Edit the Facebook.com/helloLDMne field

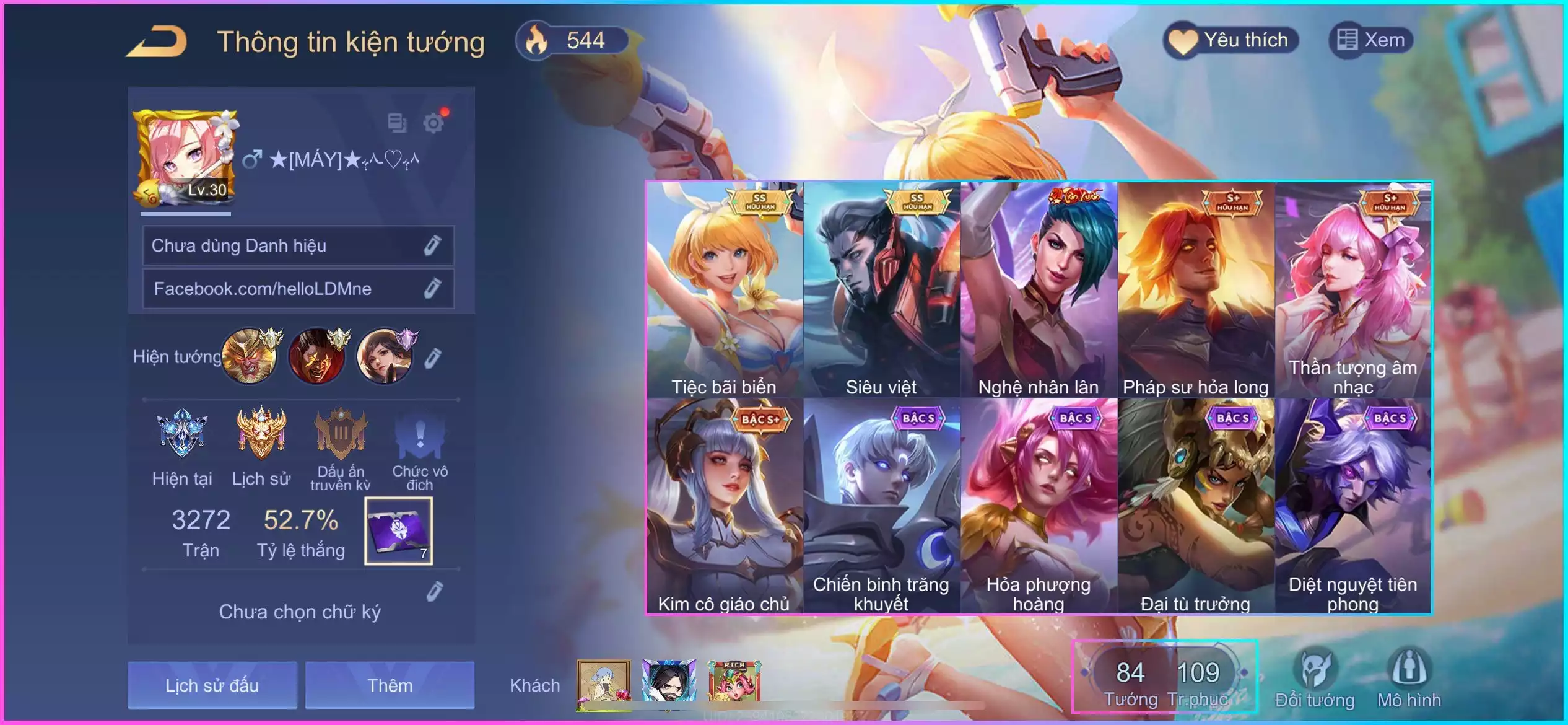(432, 288)
